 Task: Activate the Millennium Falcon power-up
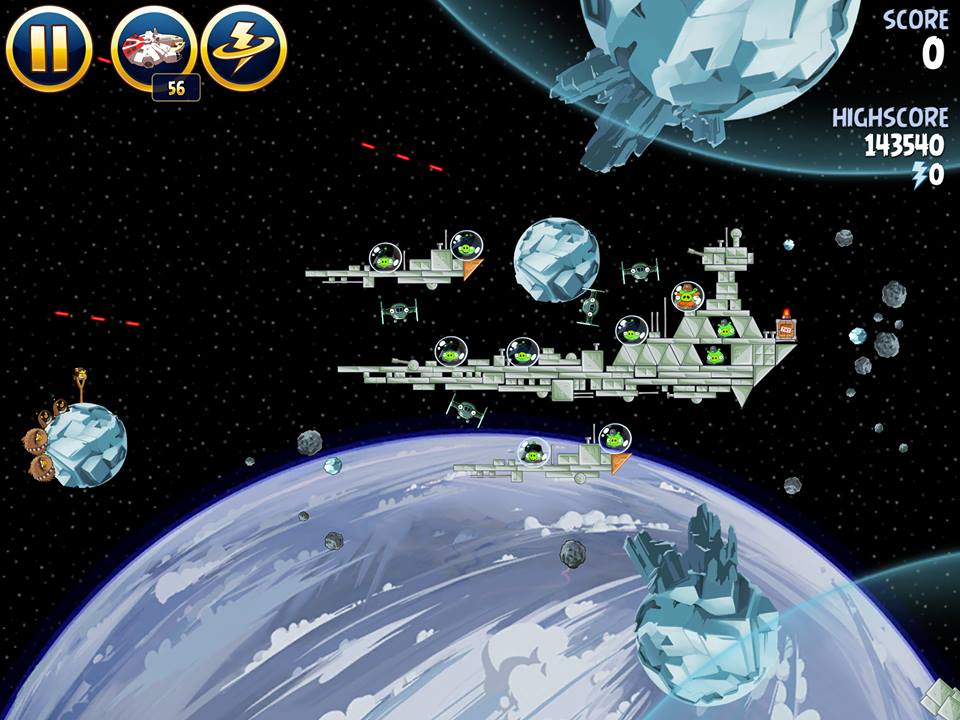[x=153, y=47]
